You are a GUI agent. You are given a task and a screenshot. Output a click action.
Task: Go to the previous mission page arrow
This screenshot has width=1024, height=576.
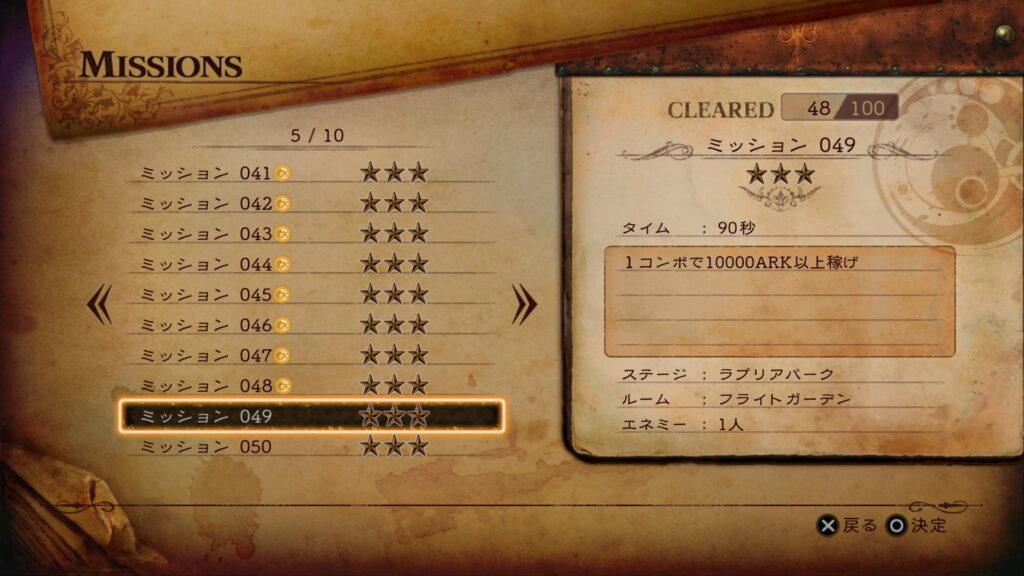click(x=100, y=305)
